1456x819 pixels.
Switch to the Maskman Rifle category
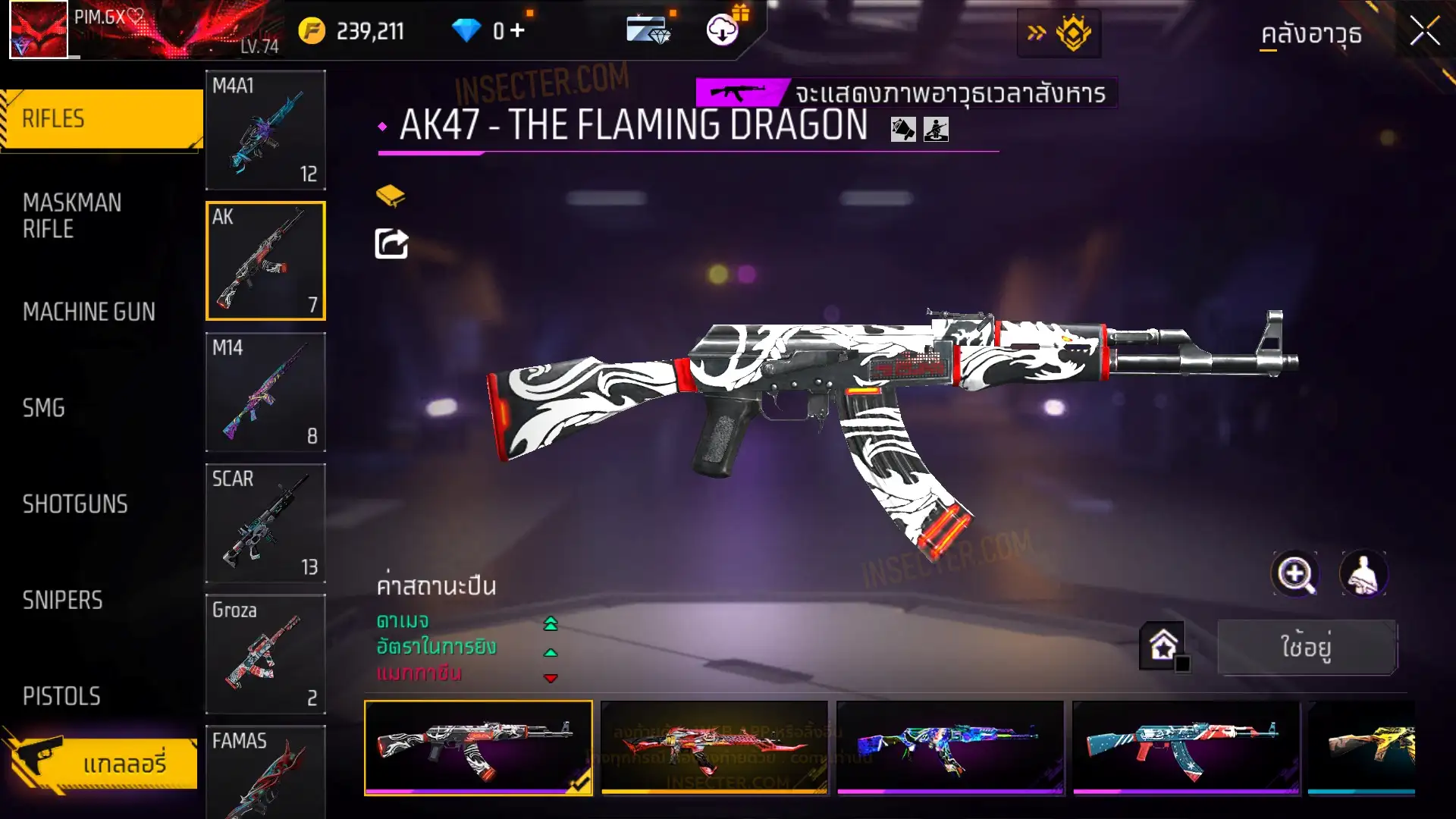coord(72,215)
